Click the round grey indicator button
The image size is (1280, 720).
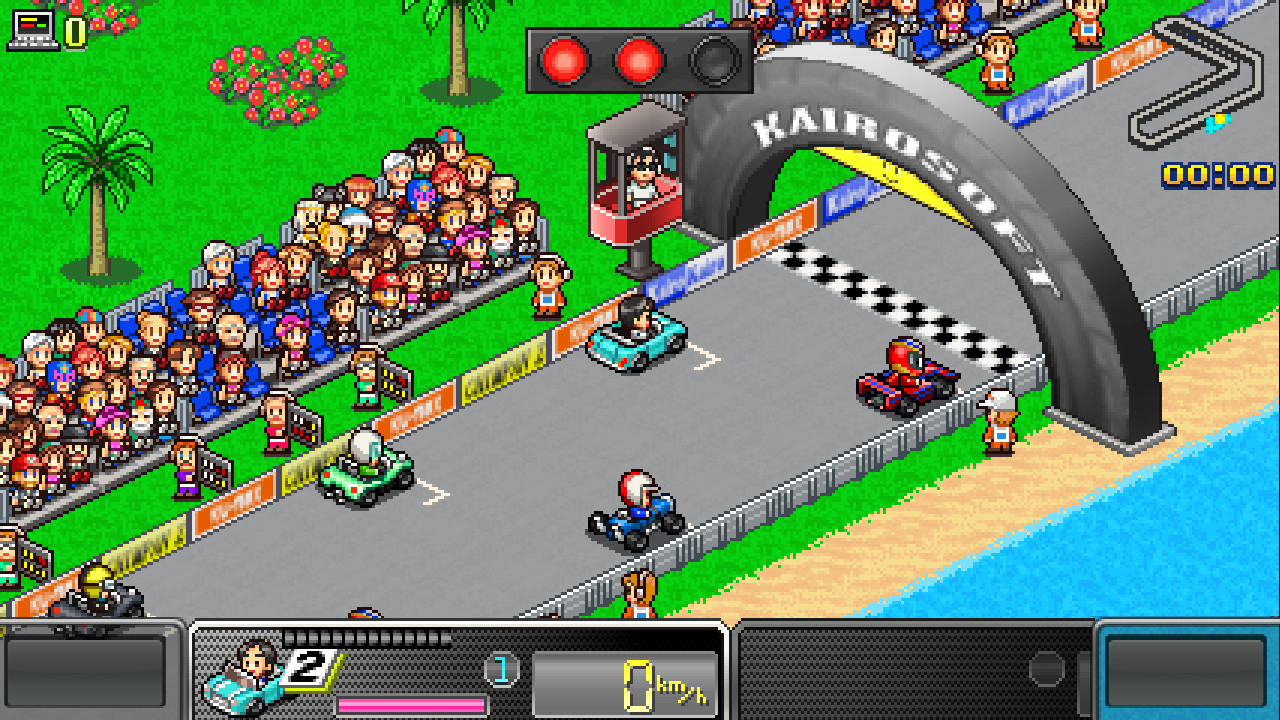1047,670
